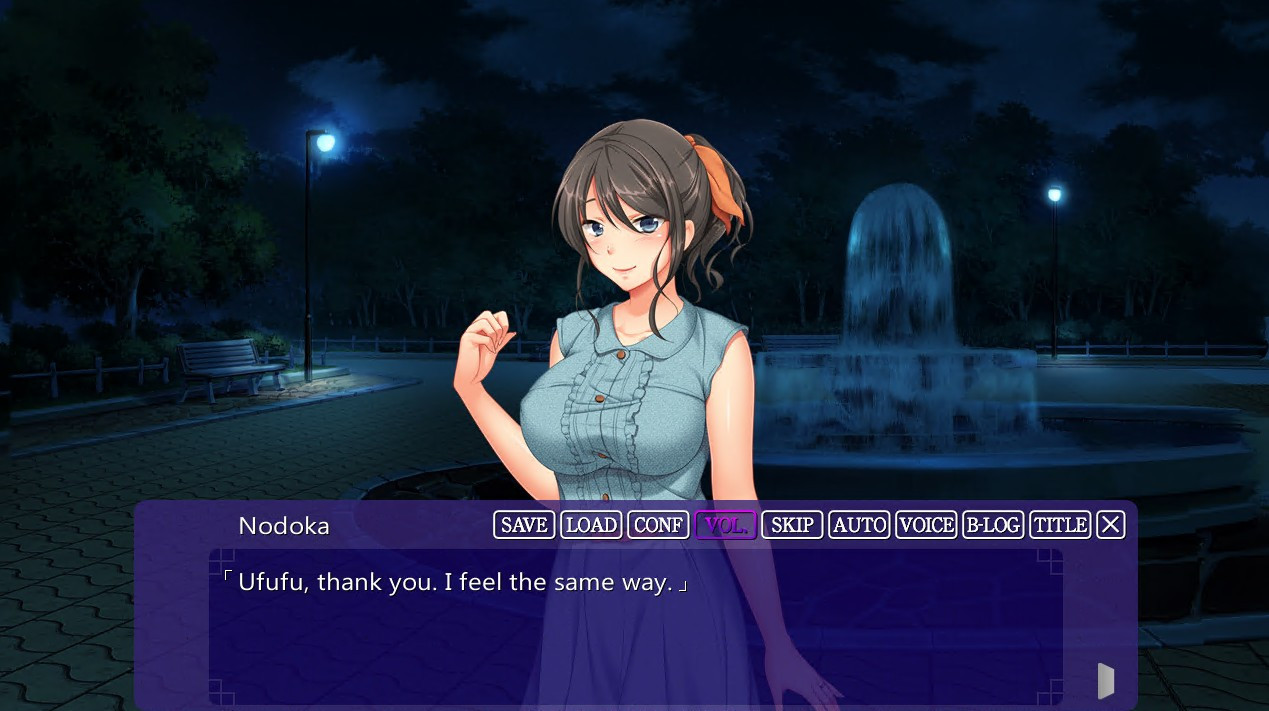
Task: Return to the TITLE screen
Action: click(x=1060, y=525)
